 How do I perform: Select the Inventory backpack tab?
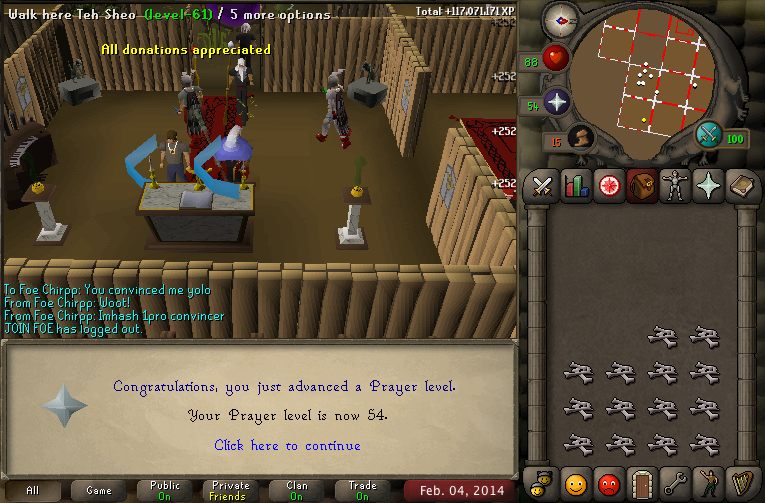click(x=642, y=186)
